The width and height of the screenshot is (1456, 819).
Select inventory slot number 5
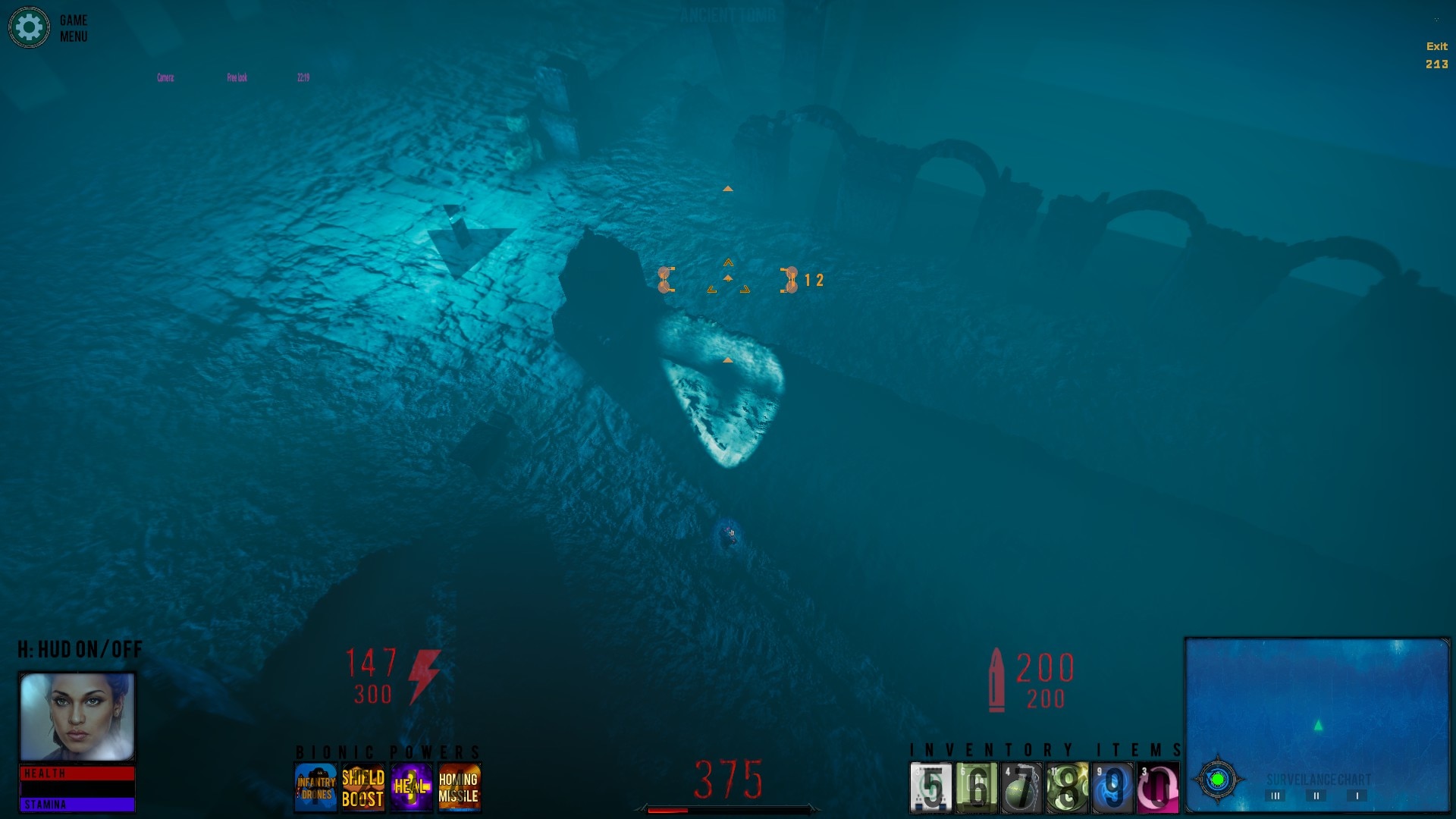[x=931, y=788]
